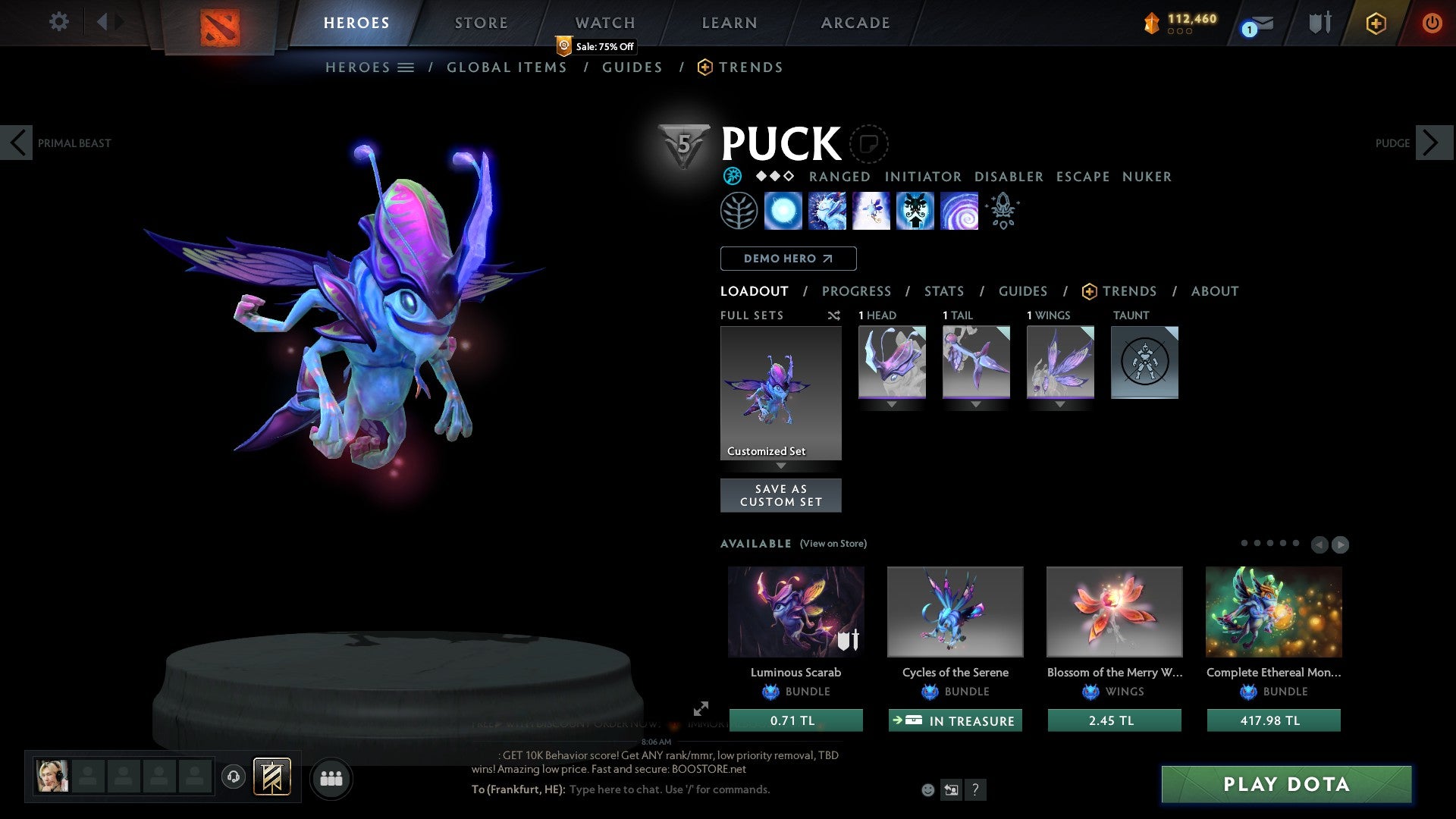Select the Luminous Scarab bundle thumbnail
This screenshot has height=819, width=1456.
(795, 611)
